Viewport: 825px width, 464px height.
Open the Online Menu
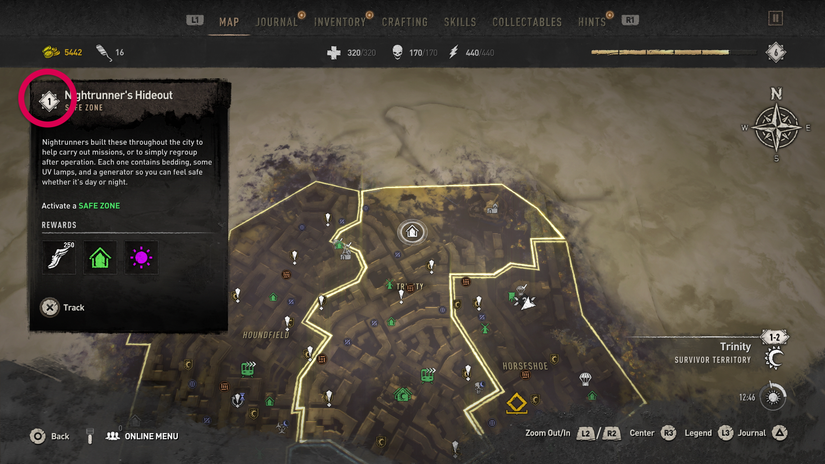(141, 436)
